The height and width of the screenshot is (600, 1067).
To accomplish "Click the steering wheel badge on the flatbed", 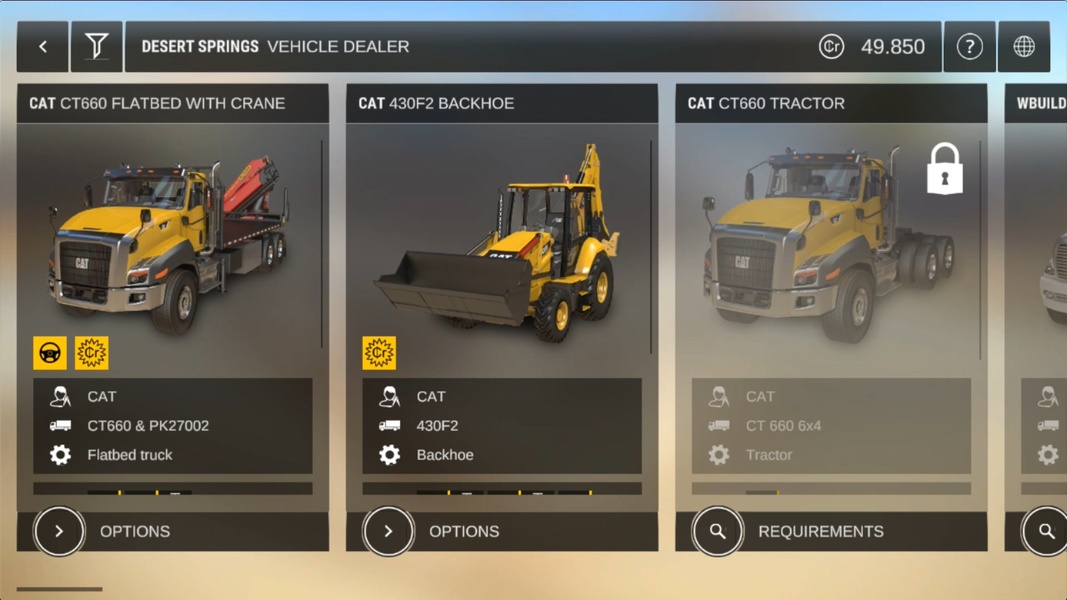I will pos(50,353).
